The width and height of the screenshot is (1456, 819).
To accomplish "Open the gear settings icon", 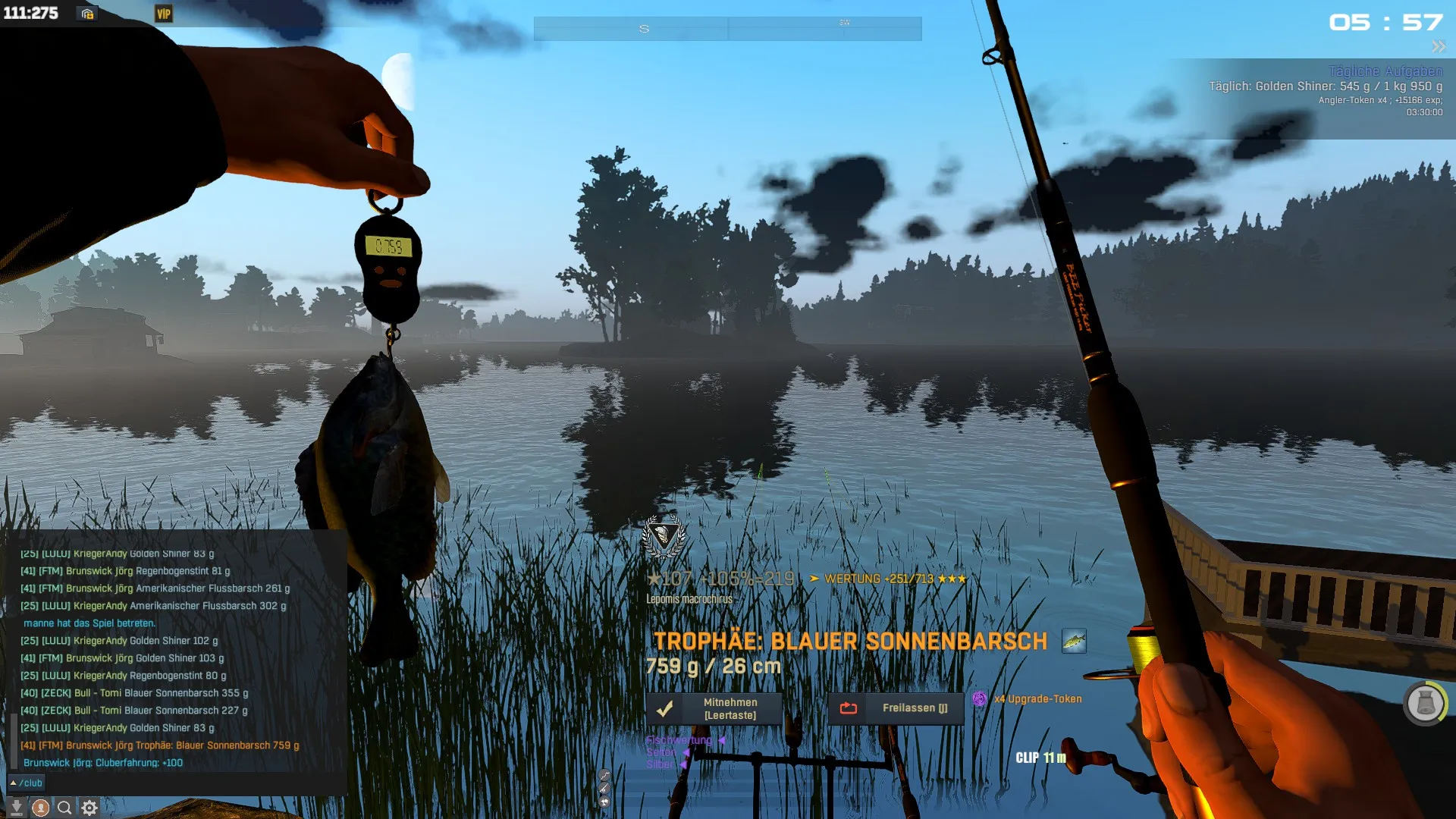I will (89, 808).
